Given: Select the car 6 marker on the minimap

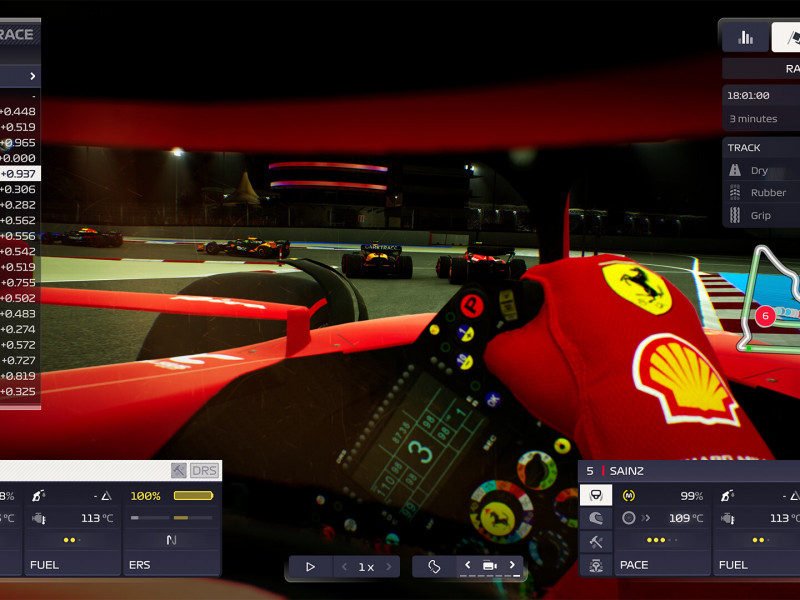Looking at the screenshot, I should (x=765, y=316).
